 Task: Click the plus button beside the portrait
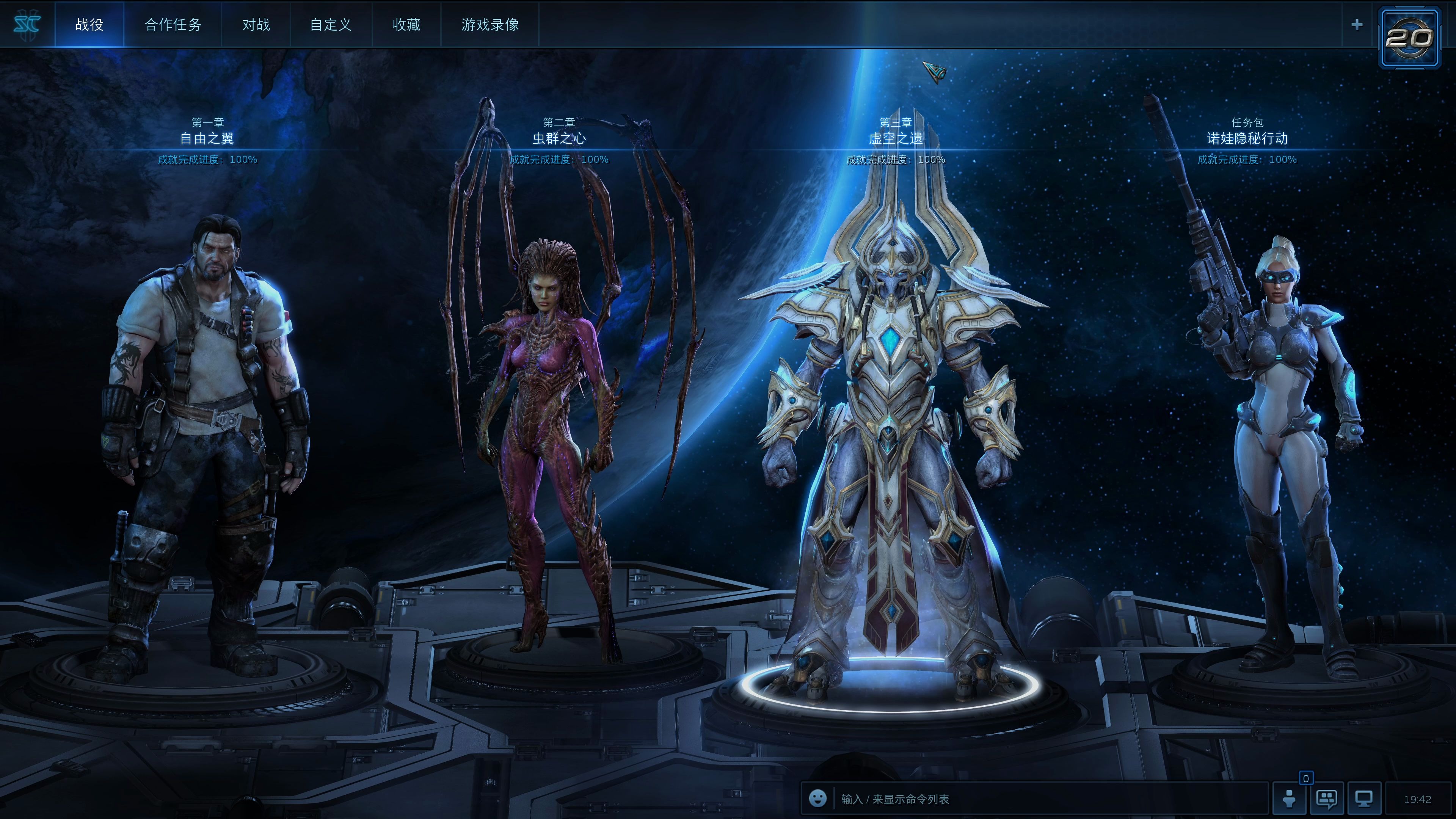tap(1357, 25)
